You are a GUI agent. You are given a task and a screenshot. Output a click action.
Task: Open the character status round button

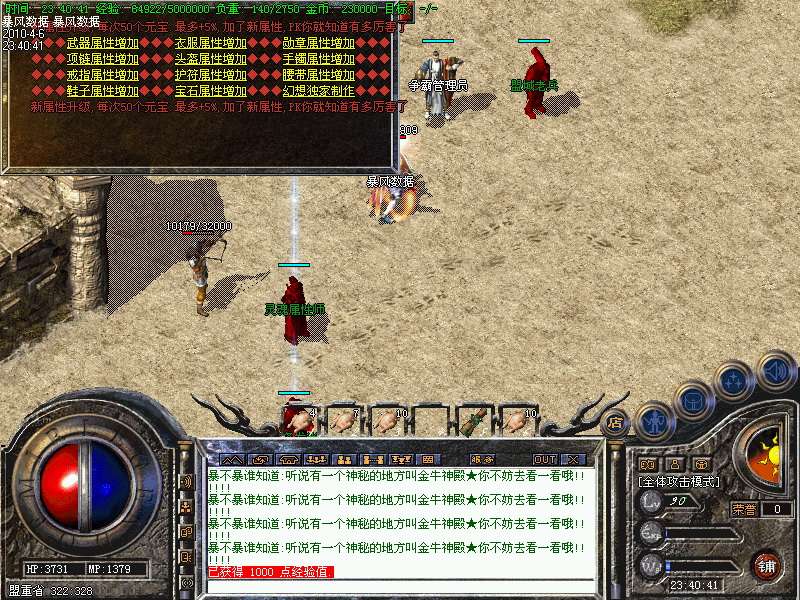coord(655,420)
